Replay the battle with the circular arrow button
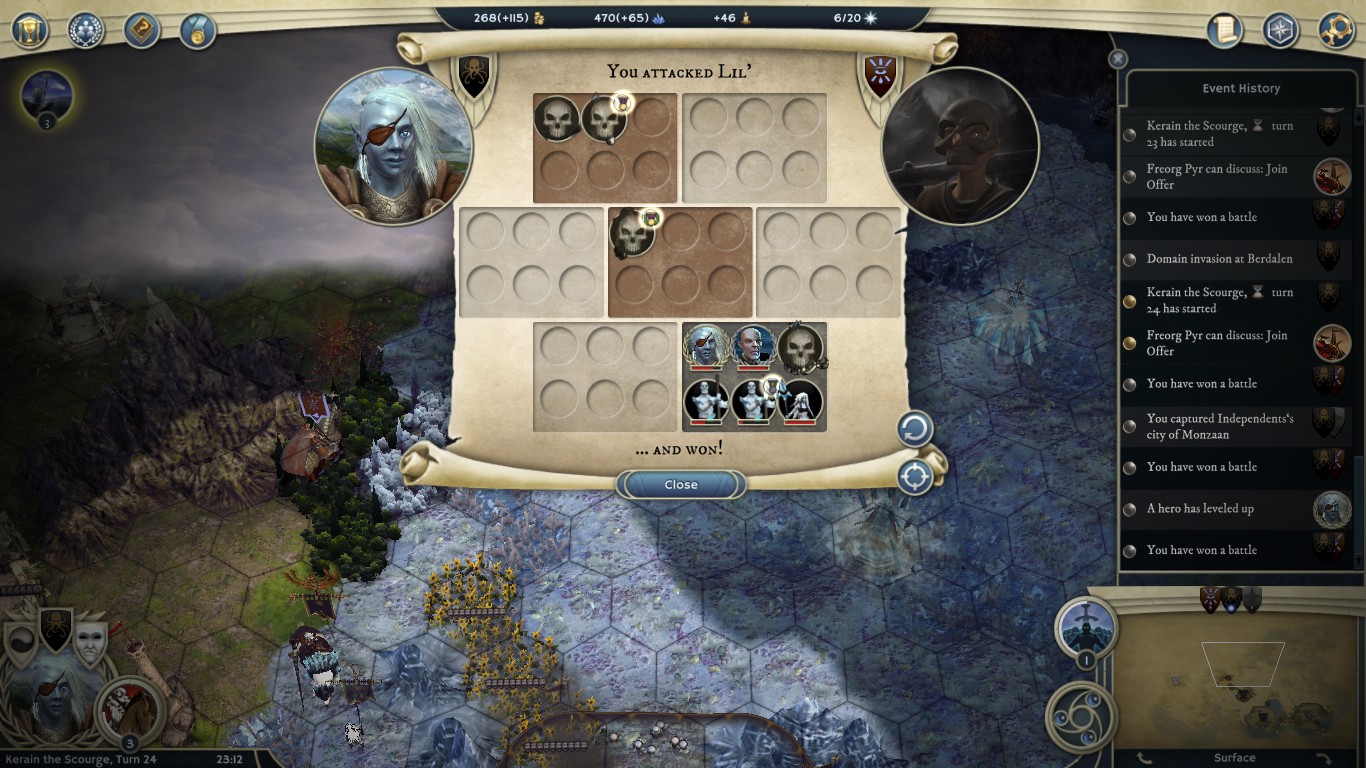 coord(914,430)
